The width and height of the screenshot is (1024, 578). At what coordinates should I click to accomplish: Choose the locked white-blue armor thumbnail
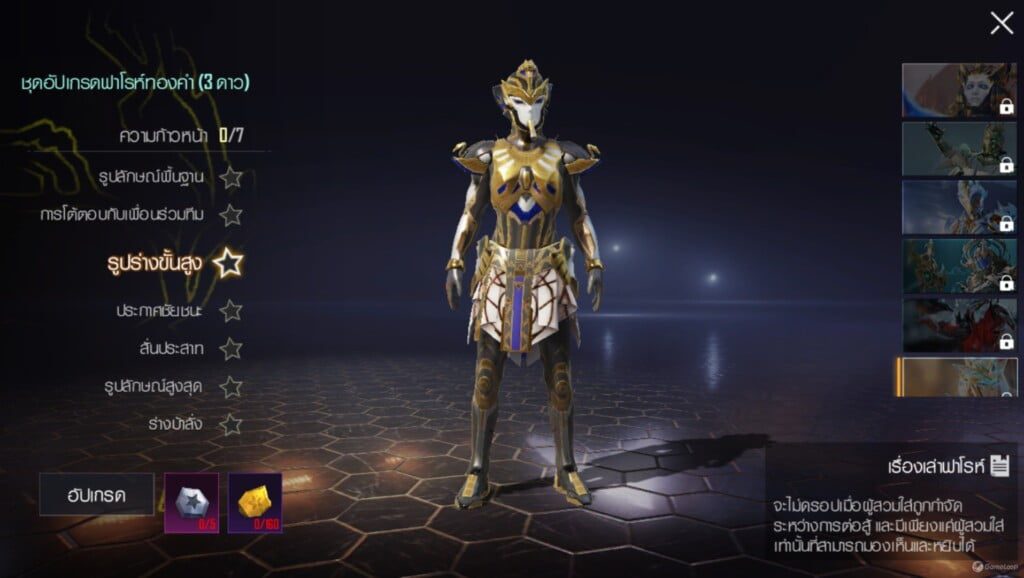tap(958, 207)
